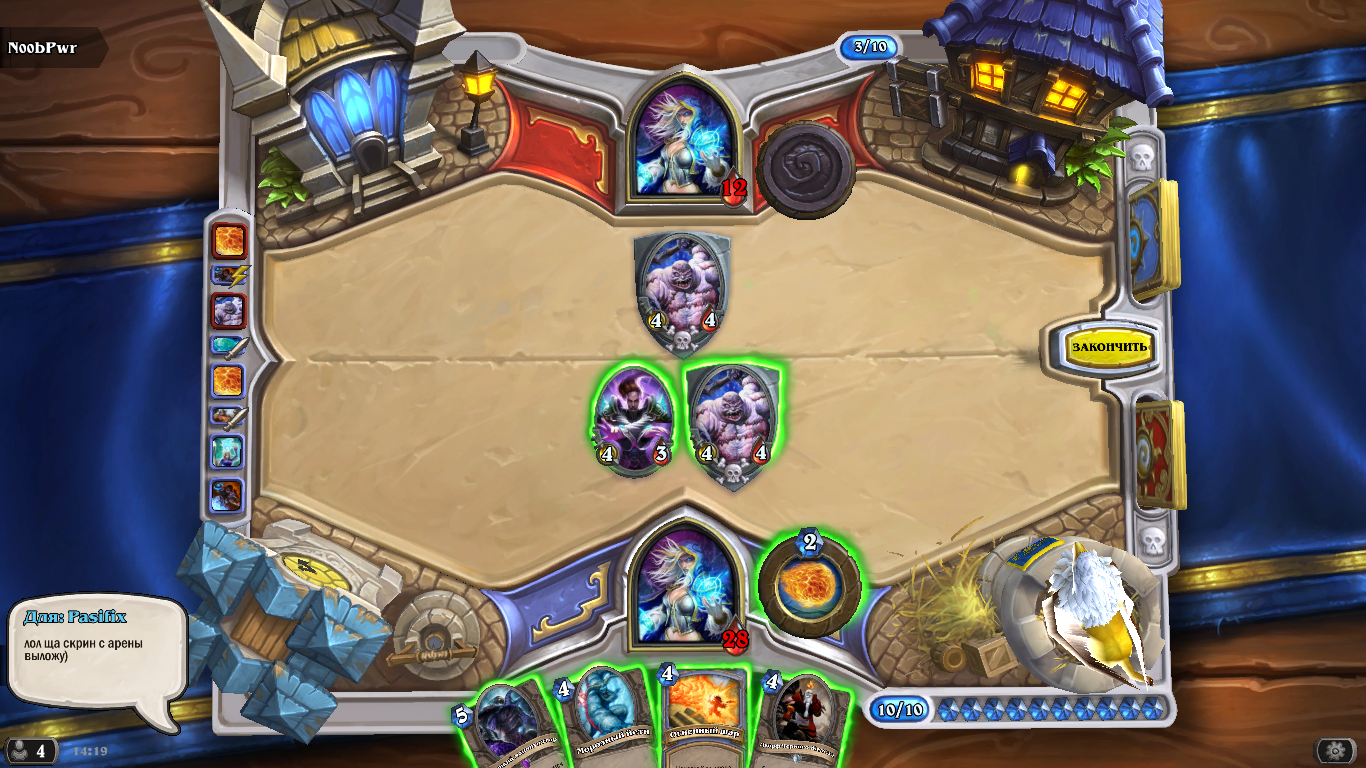Select the Dark Iron Dwarf card in hand
Screen dimensions: 1366x768
(803, 720)
